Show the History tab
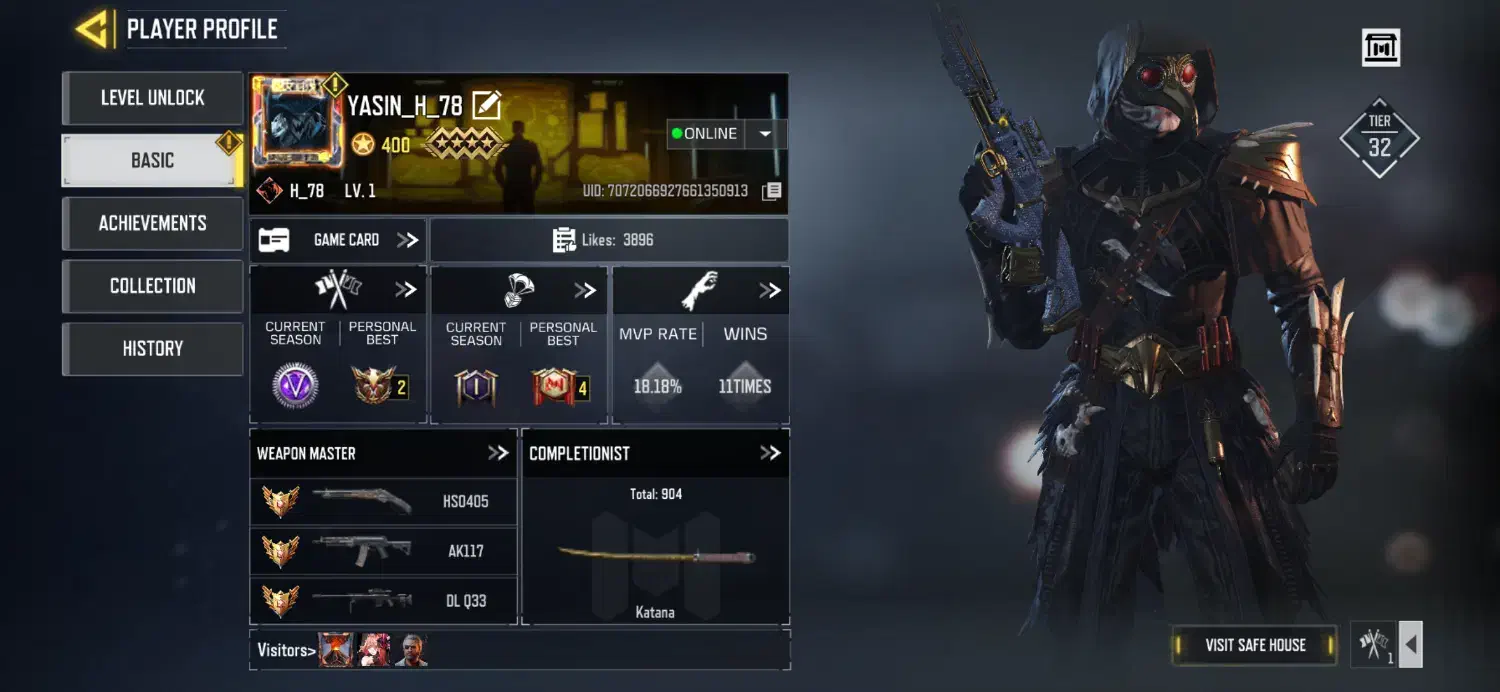This screenshot has width=1500, height=692. pyautogui.click(x=152, y=348)
